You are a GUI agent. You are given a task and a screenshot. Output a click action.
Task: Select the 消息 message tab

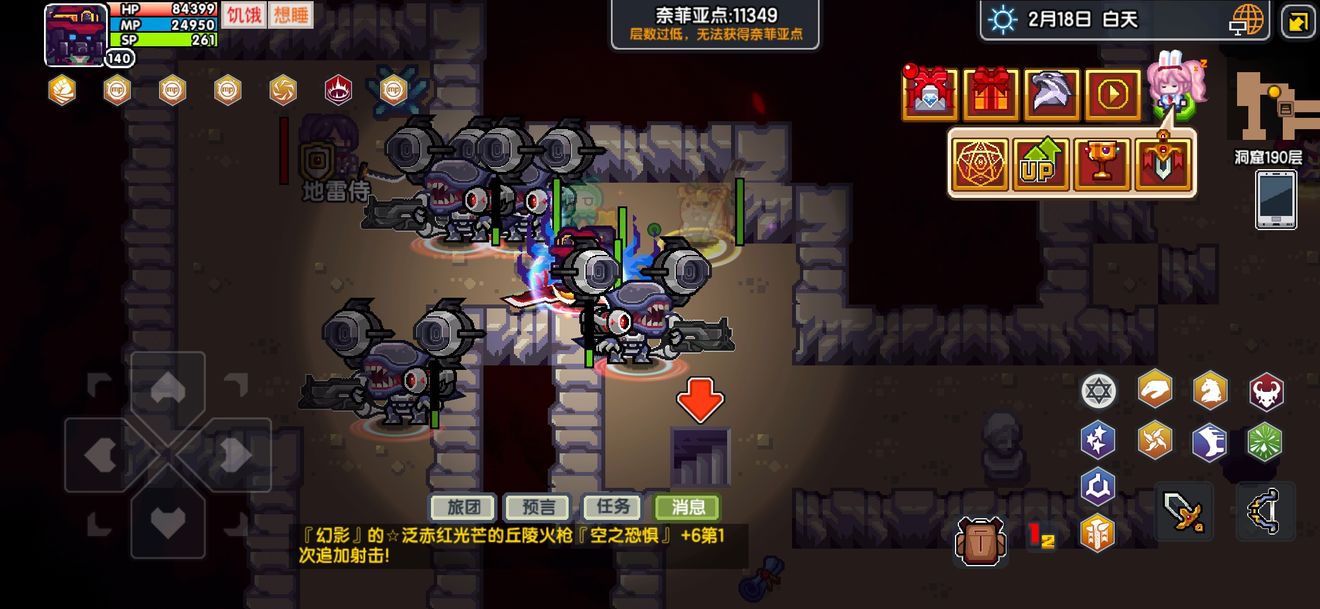point(686,507)
